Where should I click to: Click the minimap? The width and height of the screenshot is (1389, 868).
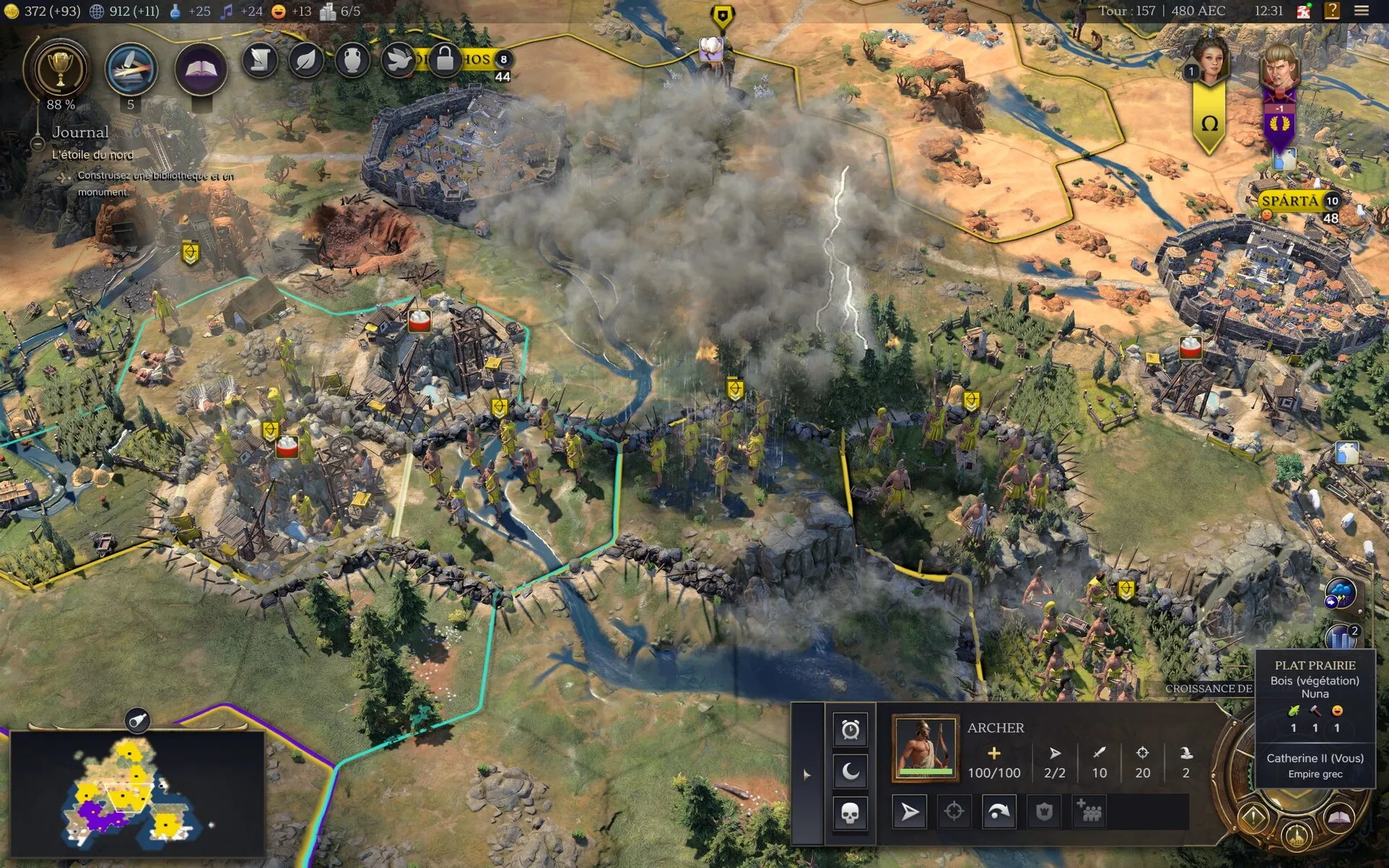click(136, 793)
